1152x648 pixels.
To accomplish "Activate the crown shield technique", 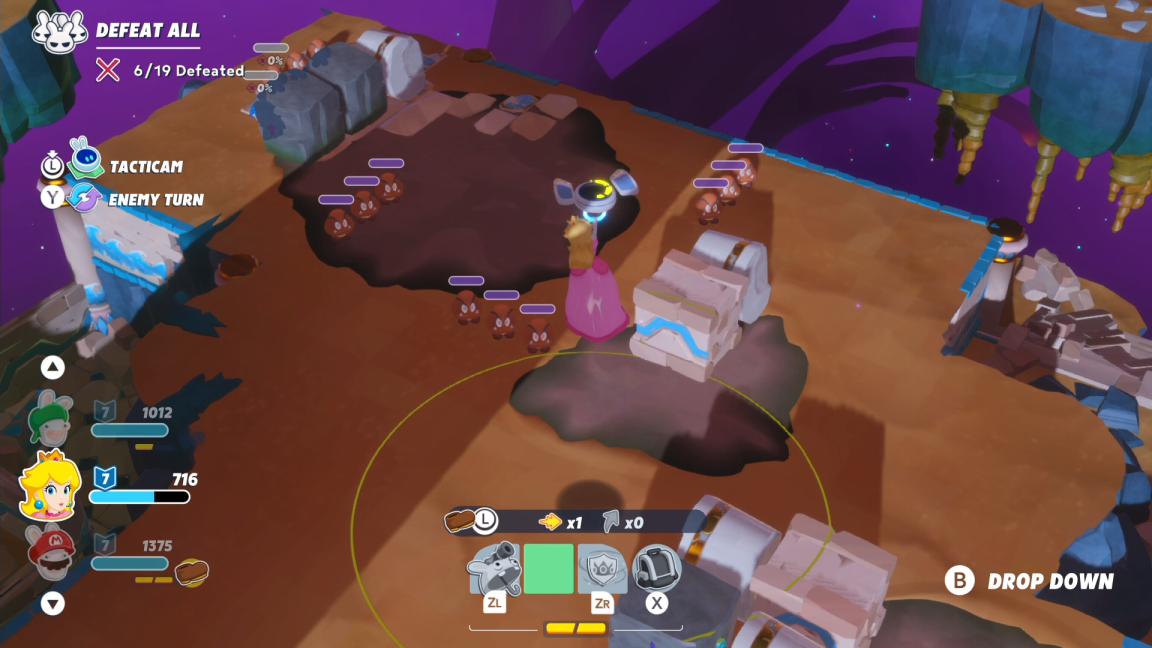I will (x=602, y=569).
